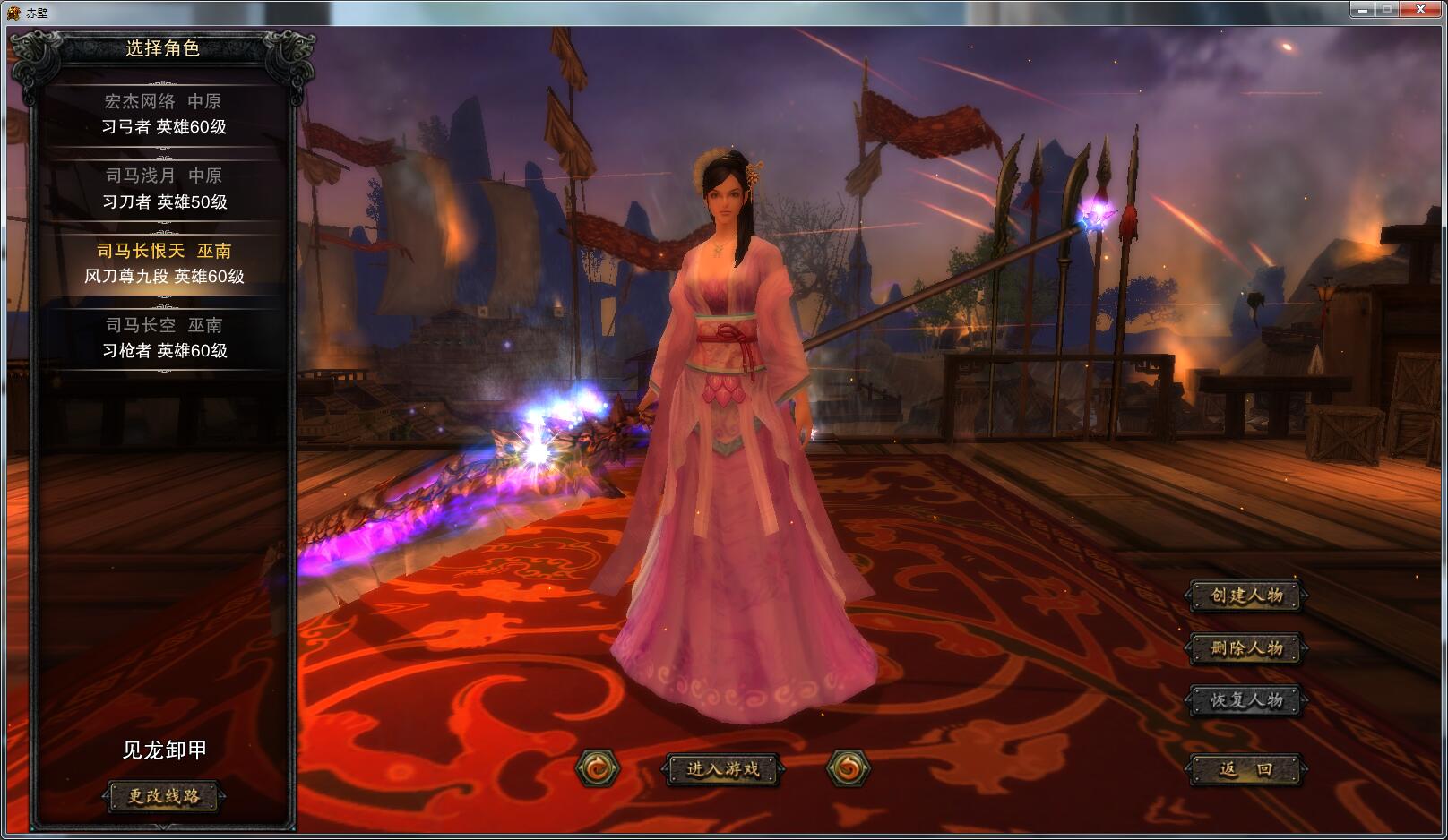The width and height of the screenshot is (1448, 840).
Task: Select the highlighted 司马长恨天 character
Action: click(163, 263)
